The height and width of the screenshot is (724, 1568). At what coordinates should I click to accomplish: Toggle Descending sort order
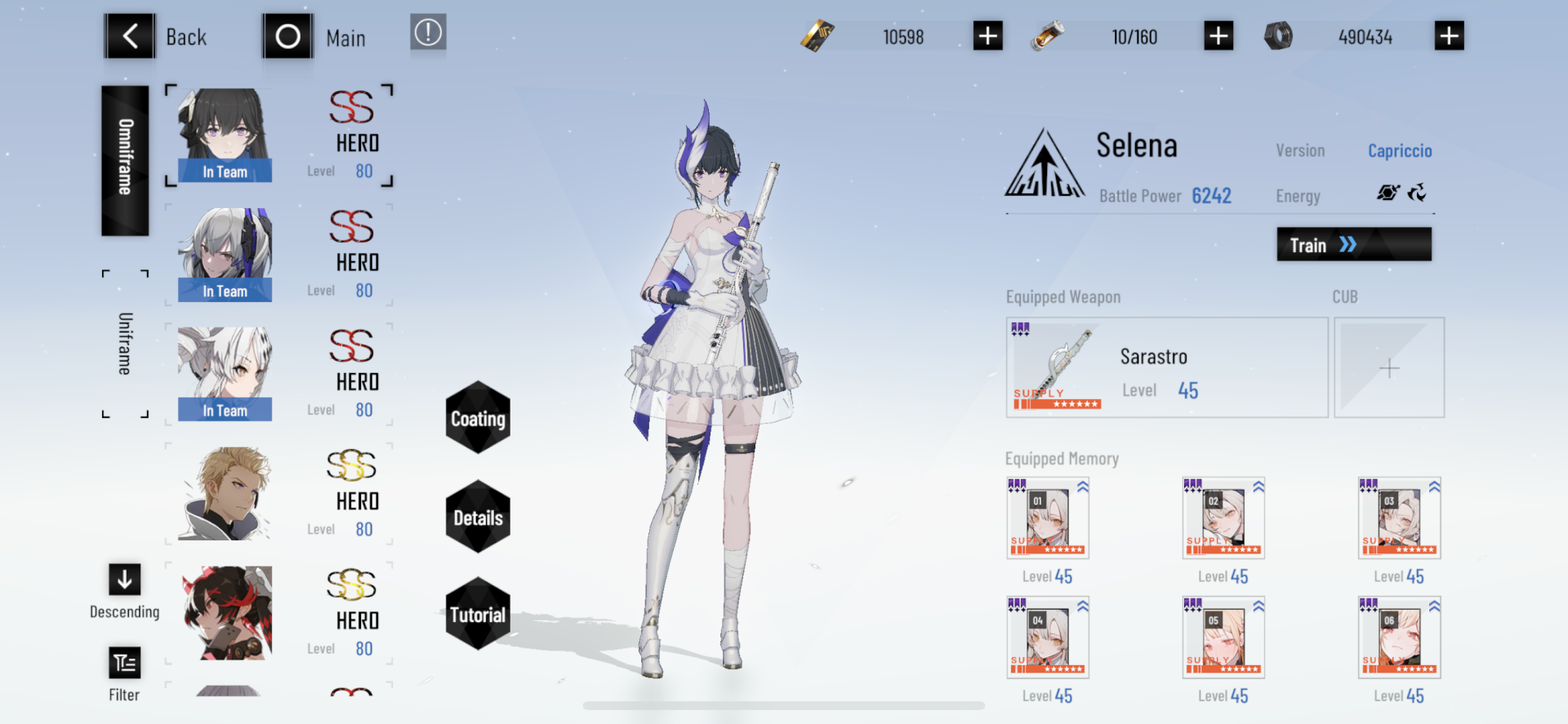124,580
